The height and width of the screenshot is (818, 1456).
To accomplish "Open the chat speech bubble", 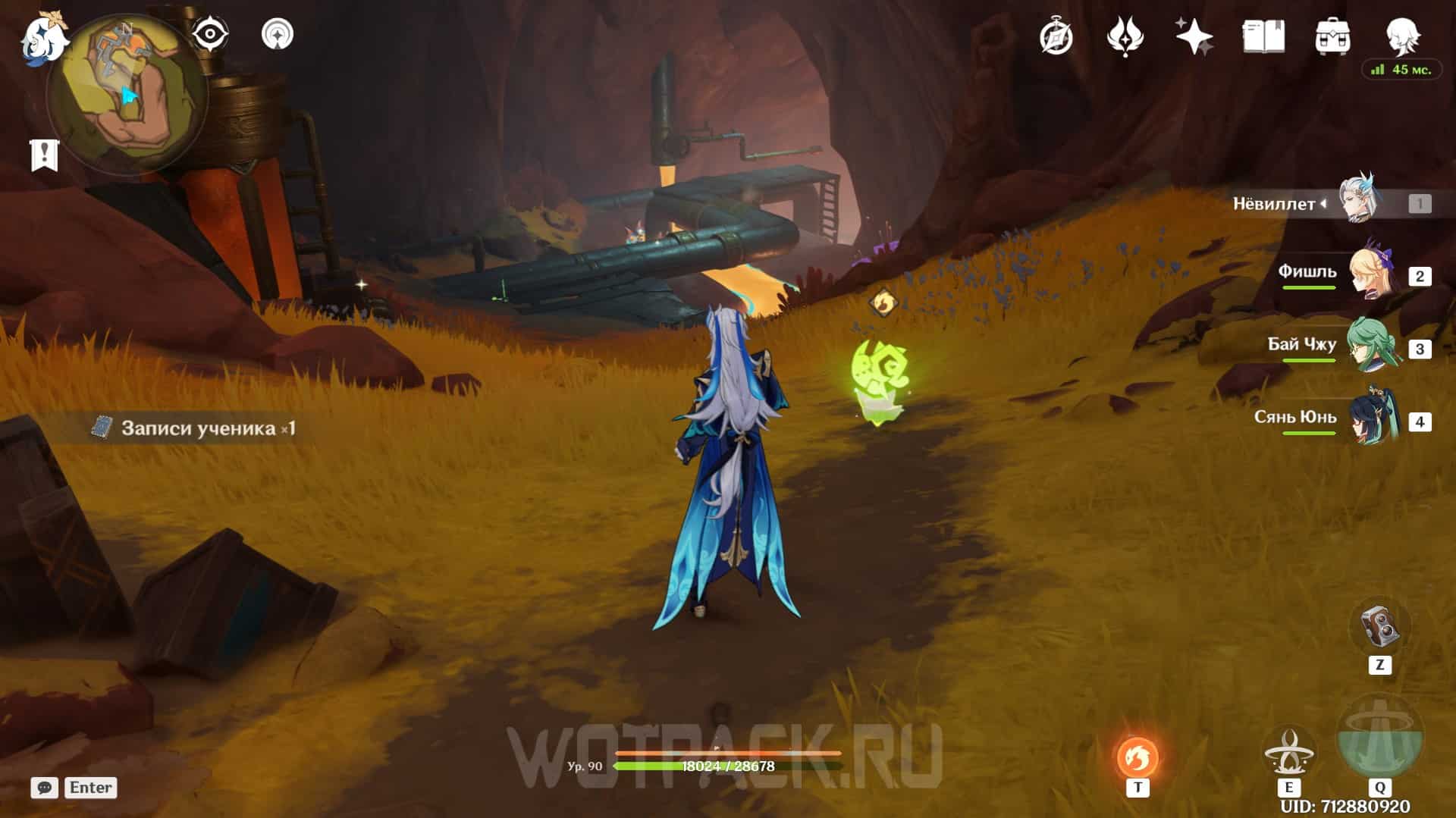I will 45,788.
